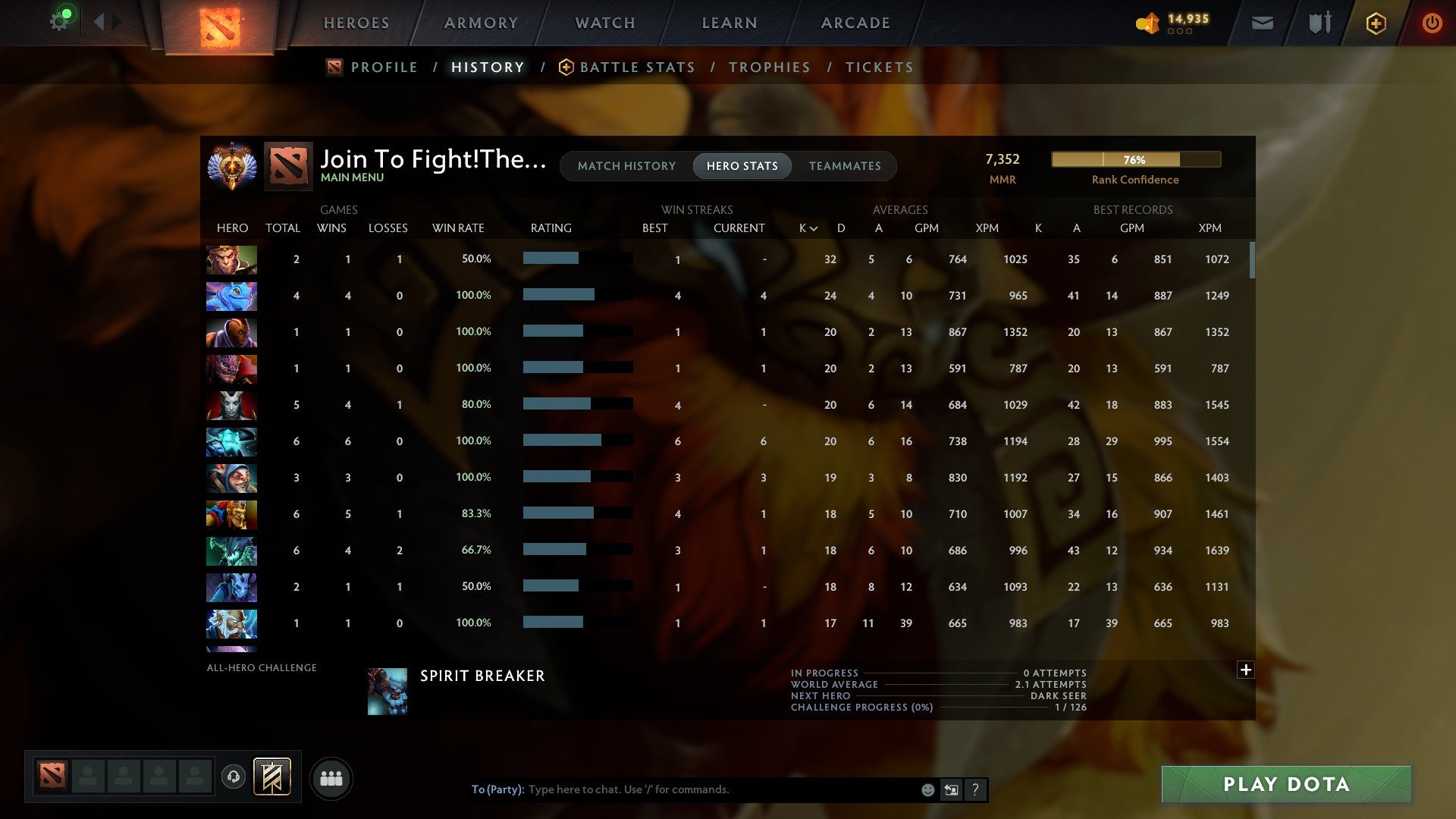Viewport: 1456px width, 819px height.
Task: Click the Rank Confidence progress bar
Action: 1135,159
